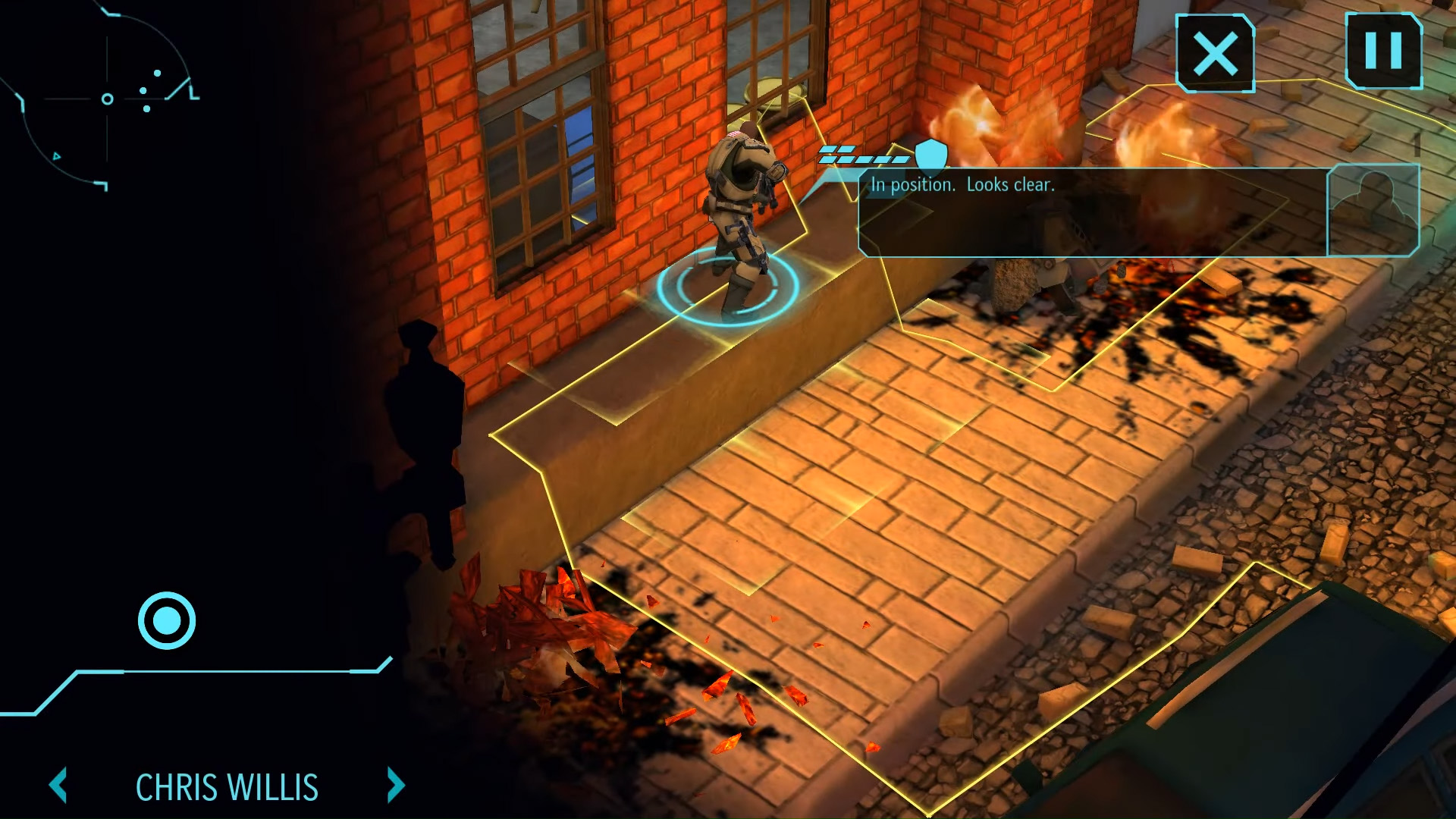The image size is (1456, 819).
Task: Select the shield hunker-down icon above Chris Willis
Action: (x=930, y=157)
